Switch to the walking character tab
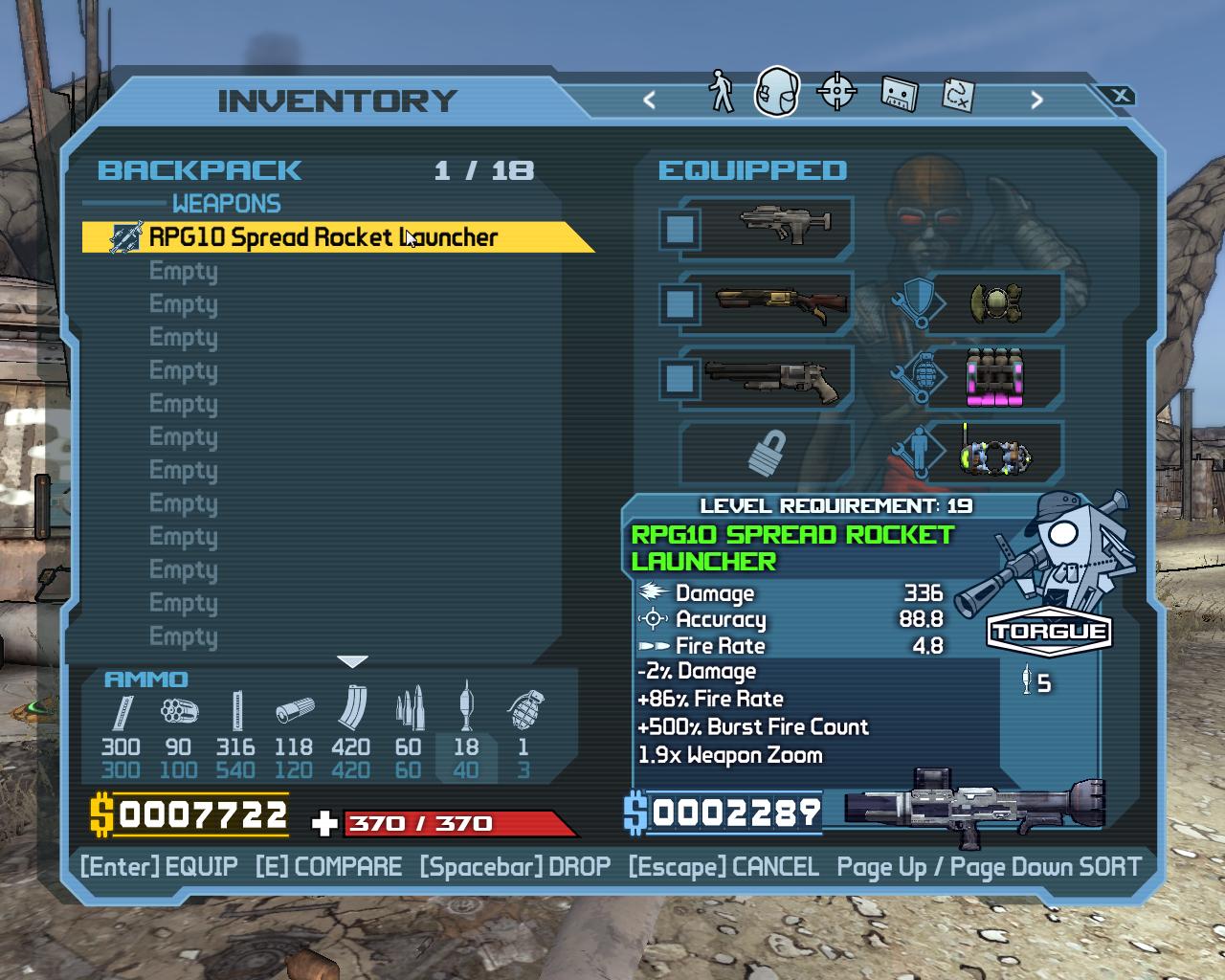Viewport: 1225px width, 980px height. click(x=721, y=92)
